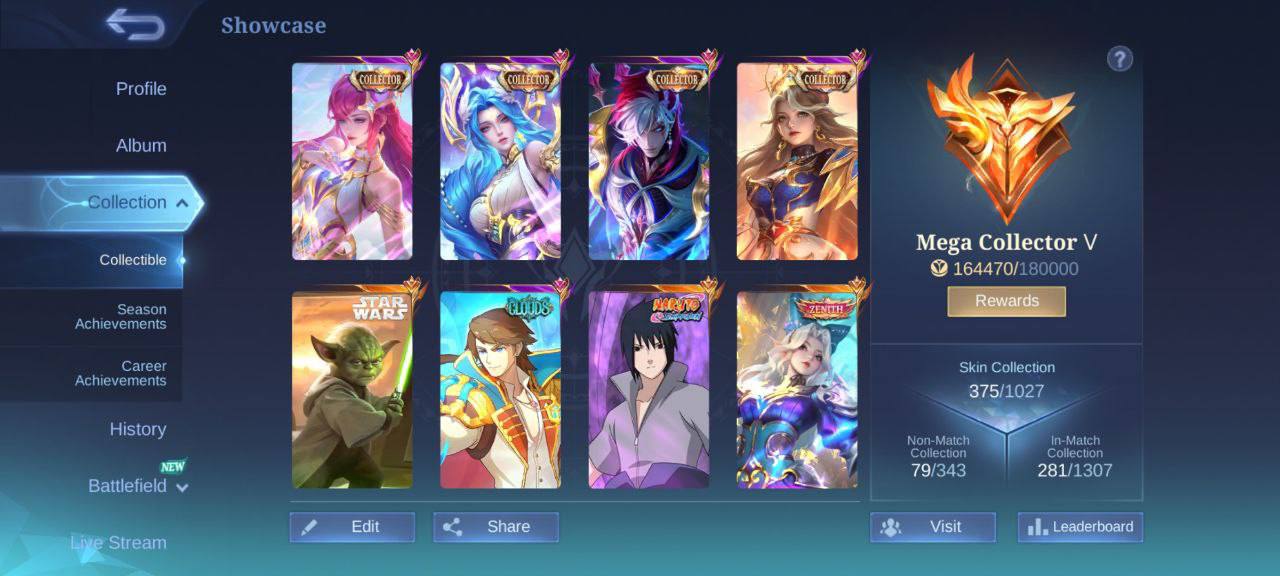Select the Collectible sub-tab
1280x576 pixels.
(133, 260)
